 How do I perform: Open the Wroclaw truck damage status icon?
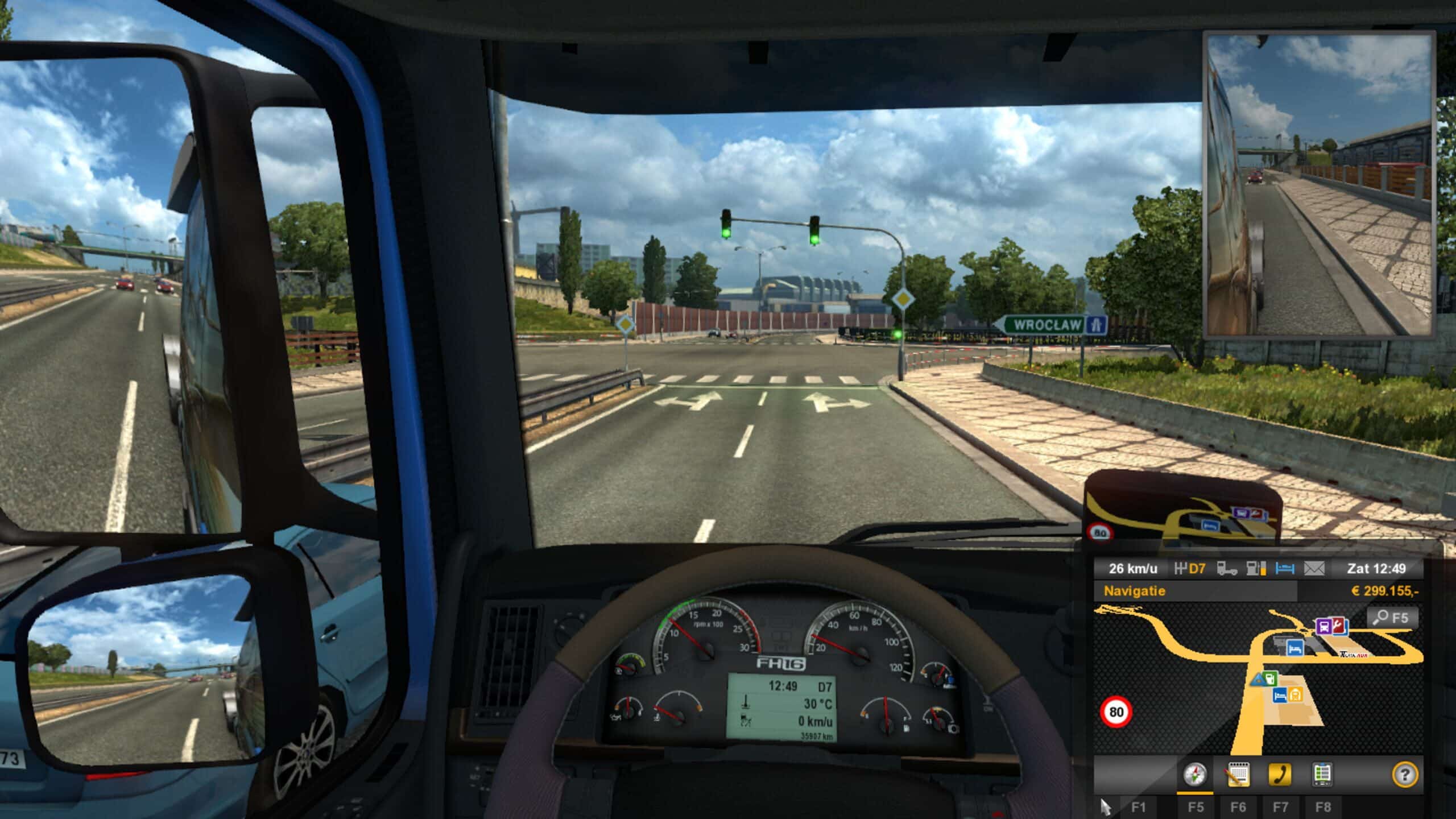(x=1227, y=570)
